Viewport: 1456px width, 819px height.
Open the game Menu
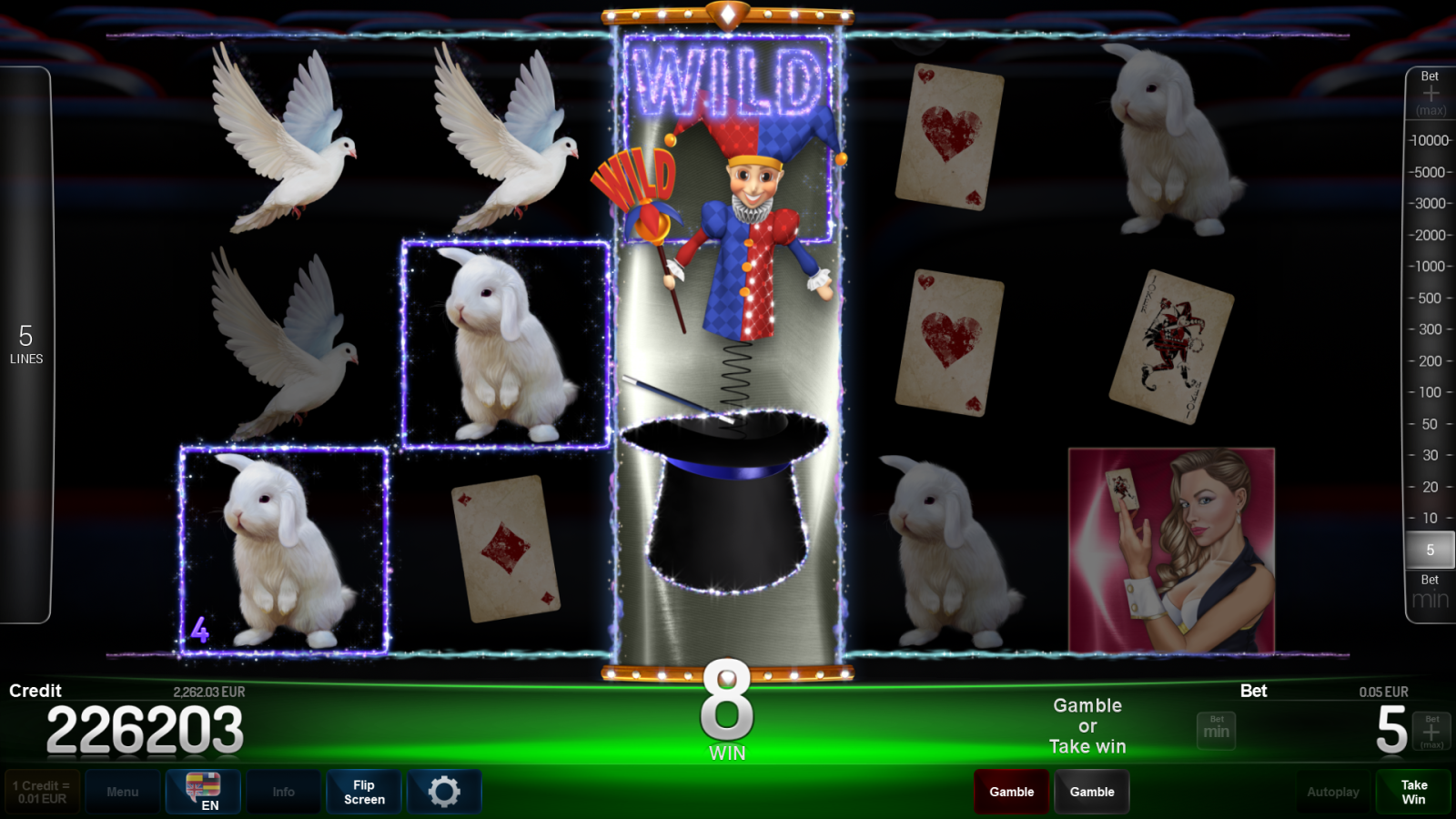(x=123, y=791)
